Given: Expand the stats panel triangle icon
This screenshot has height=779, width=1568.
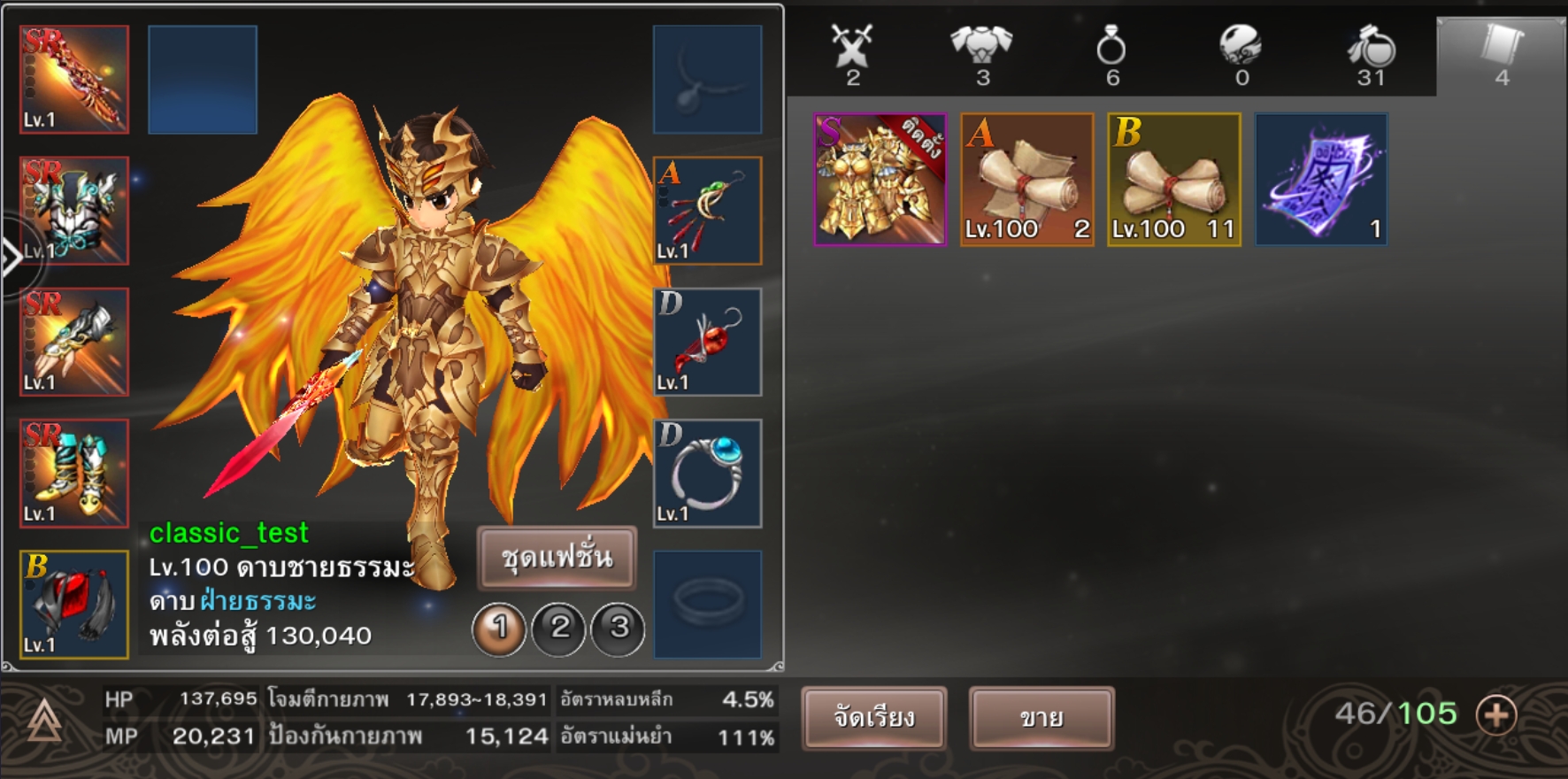Looking at the screenshot, I should 44,721.
